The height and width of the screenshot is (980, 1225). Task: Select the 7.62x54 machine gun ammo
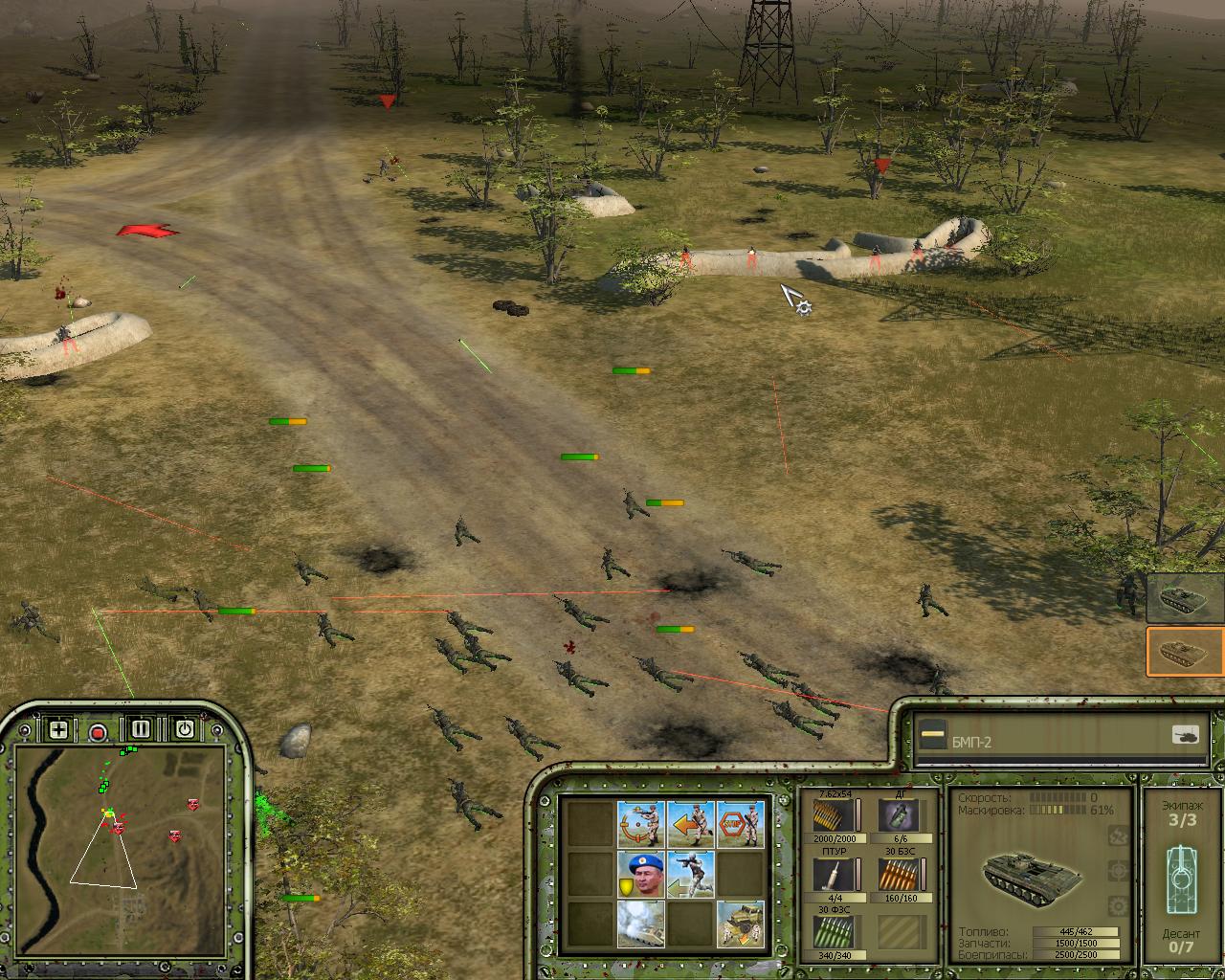(x=833, y=814)
